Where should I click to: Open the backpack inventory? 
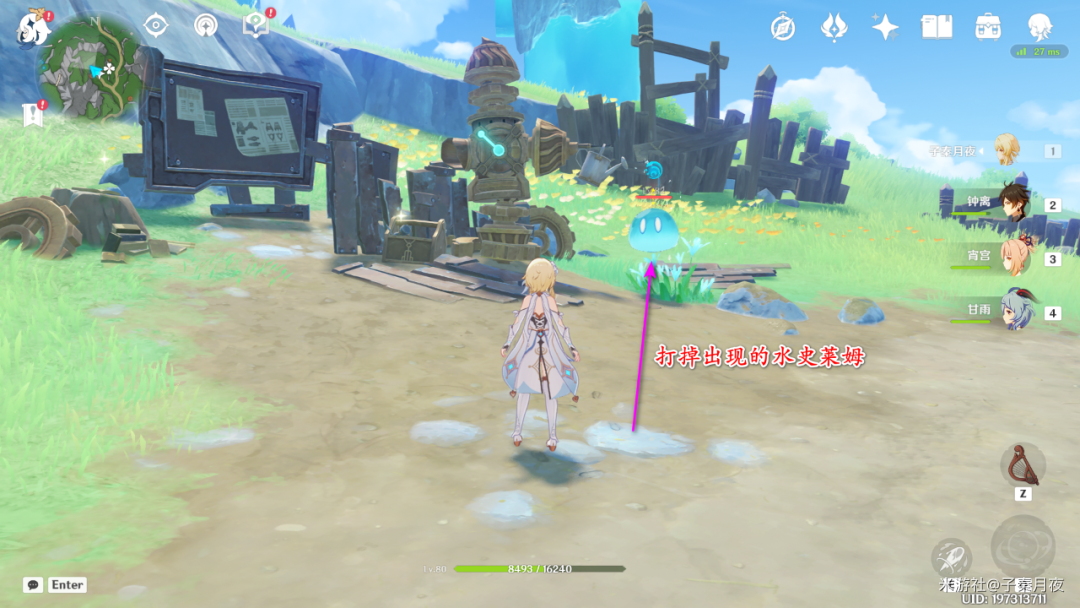point(989,27)
